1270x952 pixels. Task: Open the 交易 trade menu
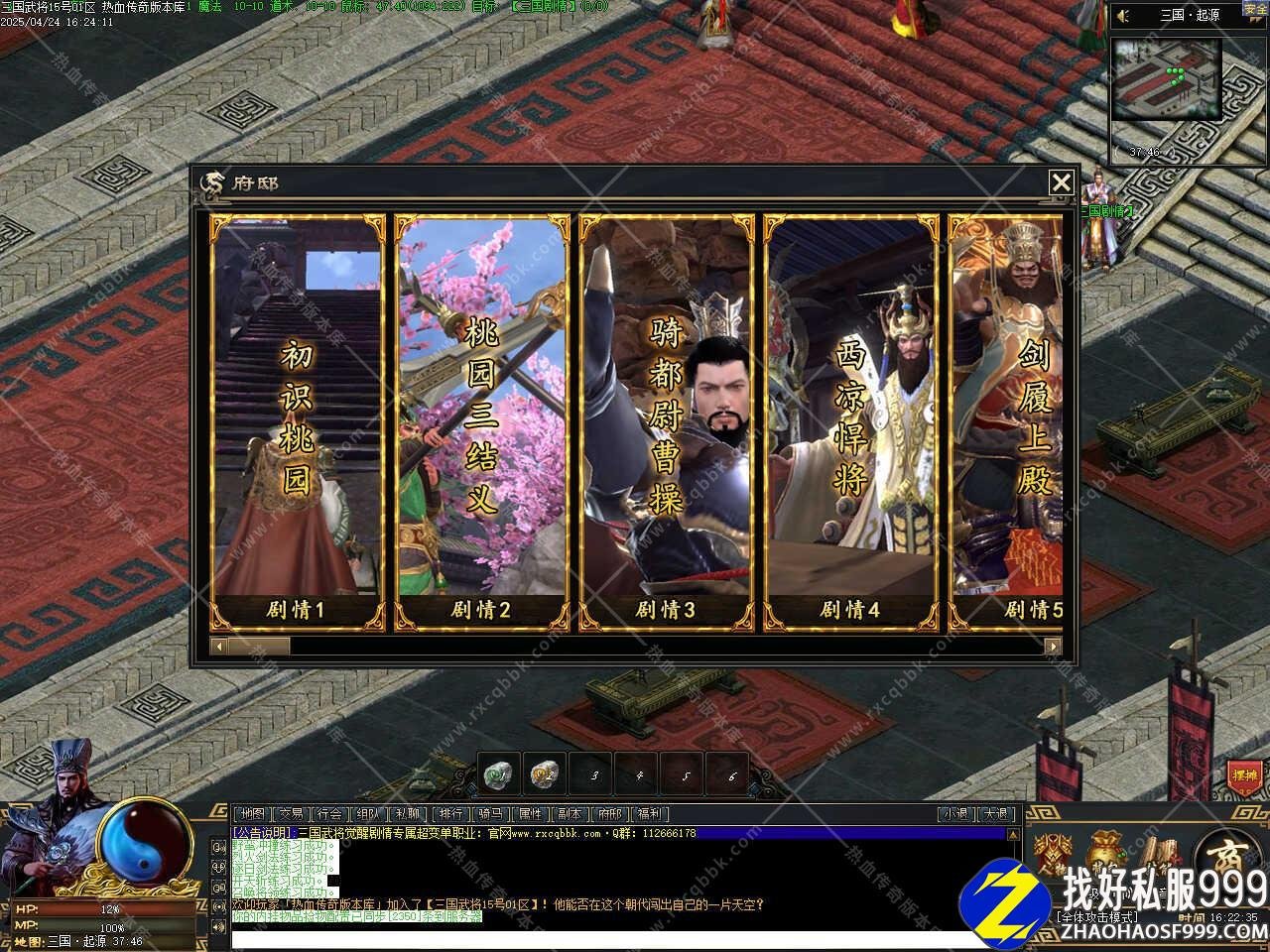coord(290,814)
